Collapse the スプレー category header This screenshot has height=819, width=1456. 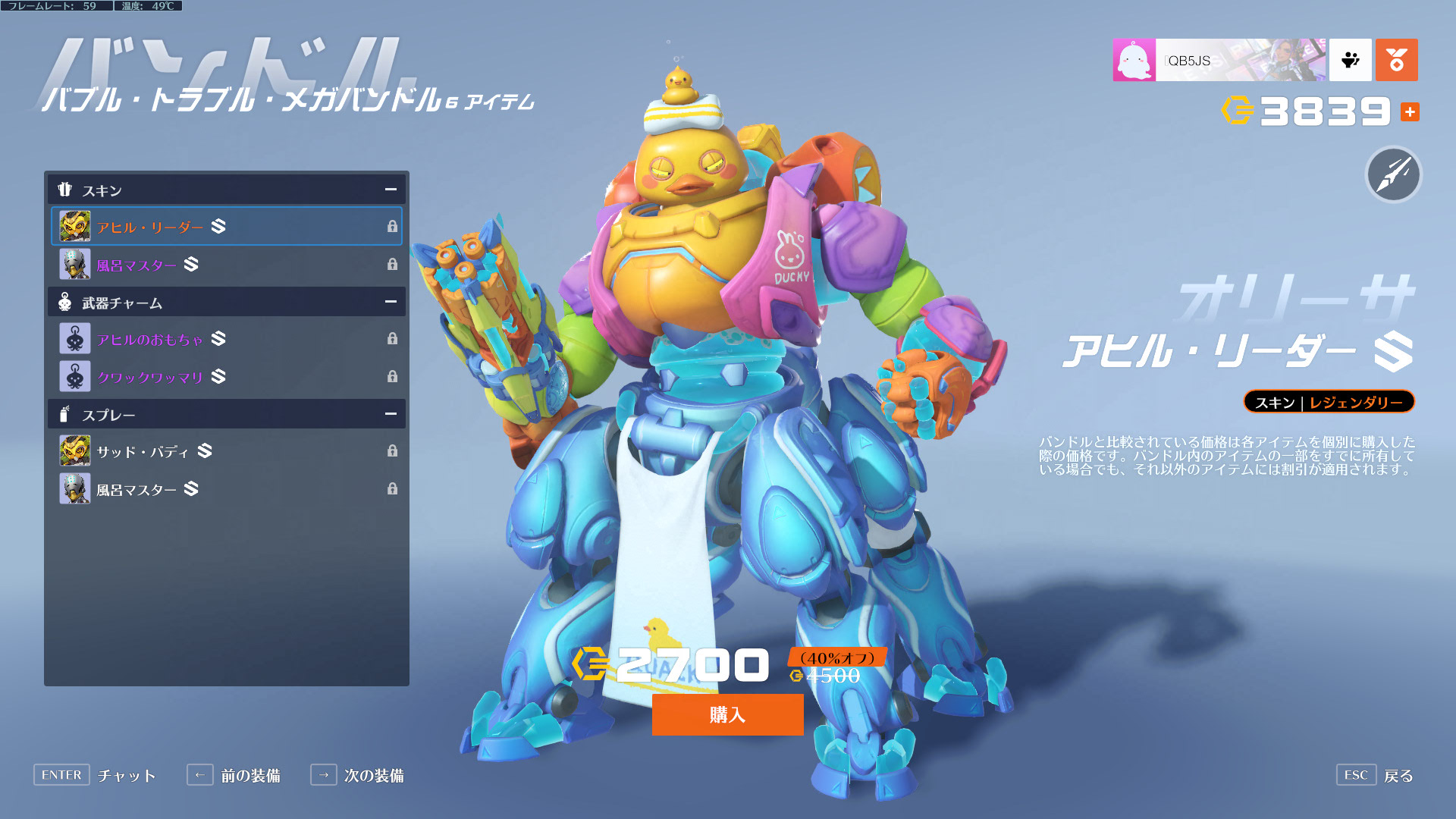click(391, 414)
